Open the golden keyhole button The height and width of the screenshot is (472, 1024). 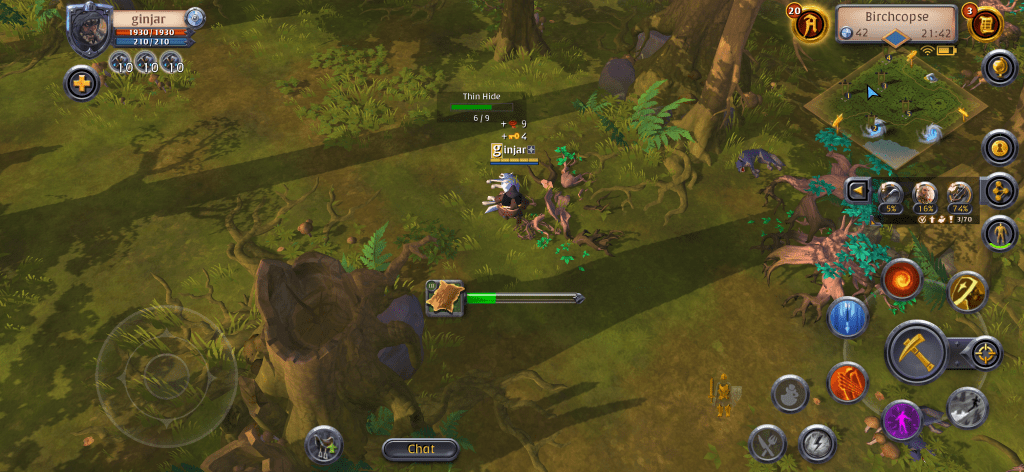(998, 148)
